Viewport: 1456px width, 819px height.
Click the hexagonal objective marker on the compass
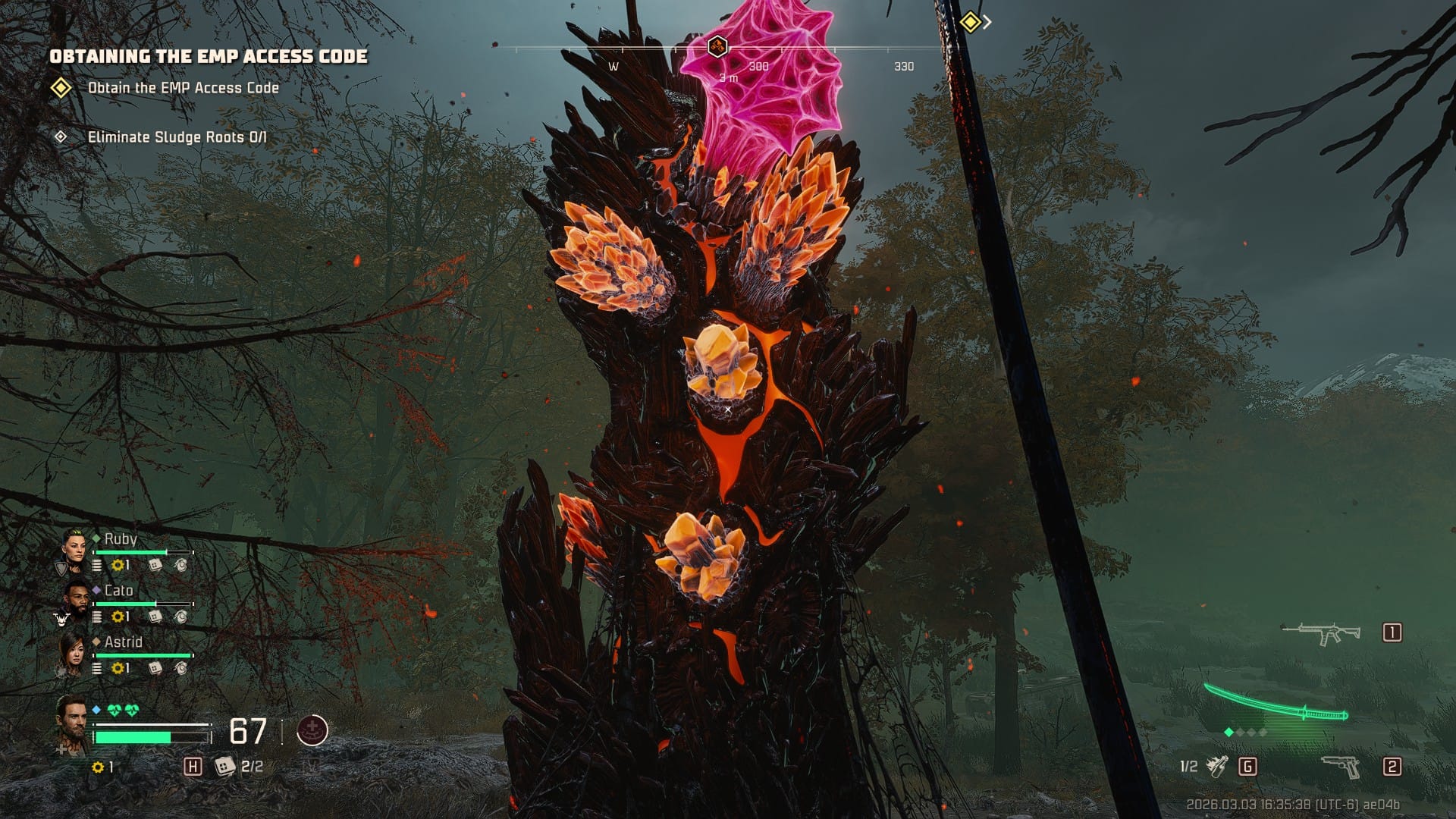(x=717, y=47)
